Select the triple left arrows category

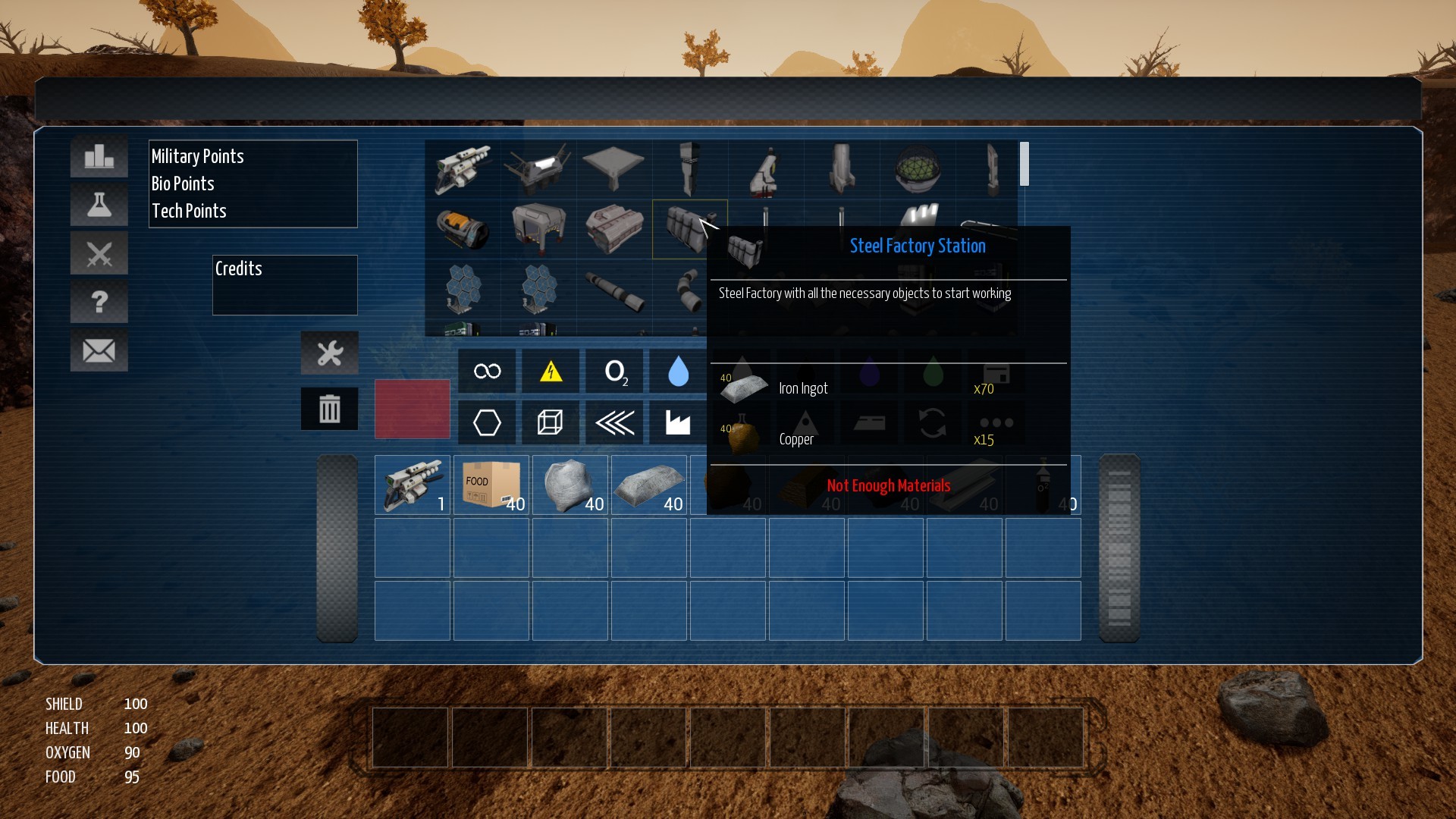pos(615,422)
